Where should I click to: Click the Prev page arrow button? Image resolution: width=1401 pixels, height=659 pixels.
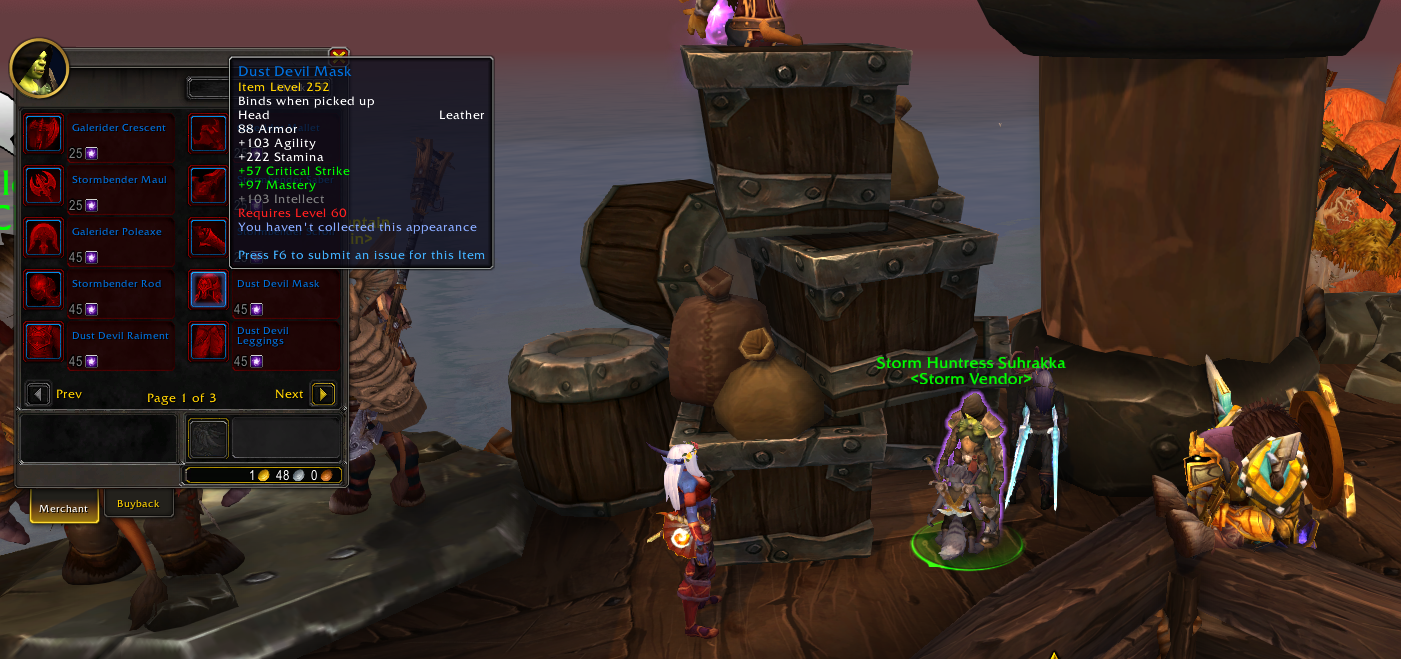tap(38, 394)
